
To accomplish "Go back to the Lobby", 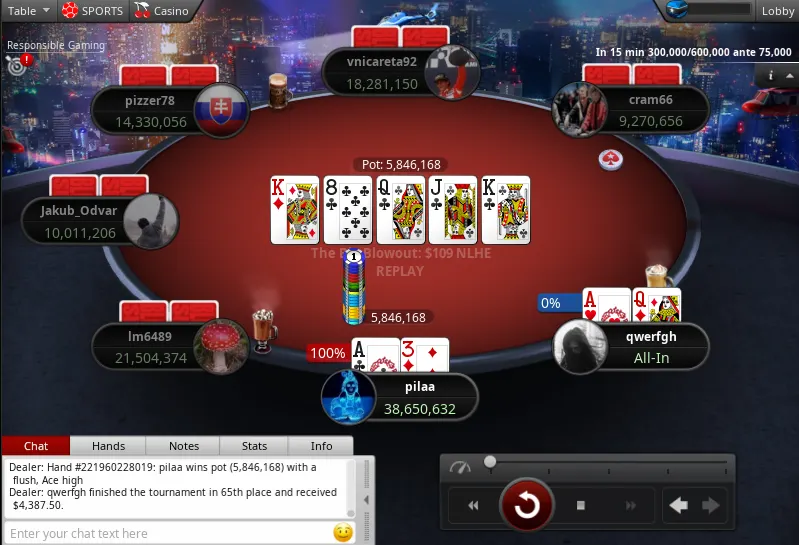I will coord(777,11).
